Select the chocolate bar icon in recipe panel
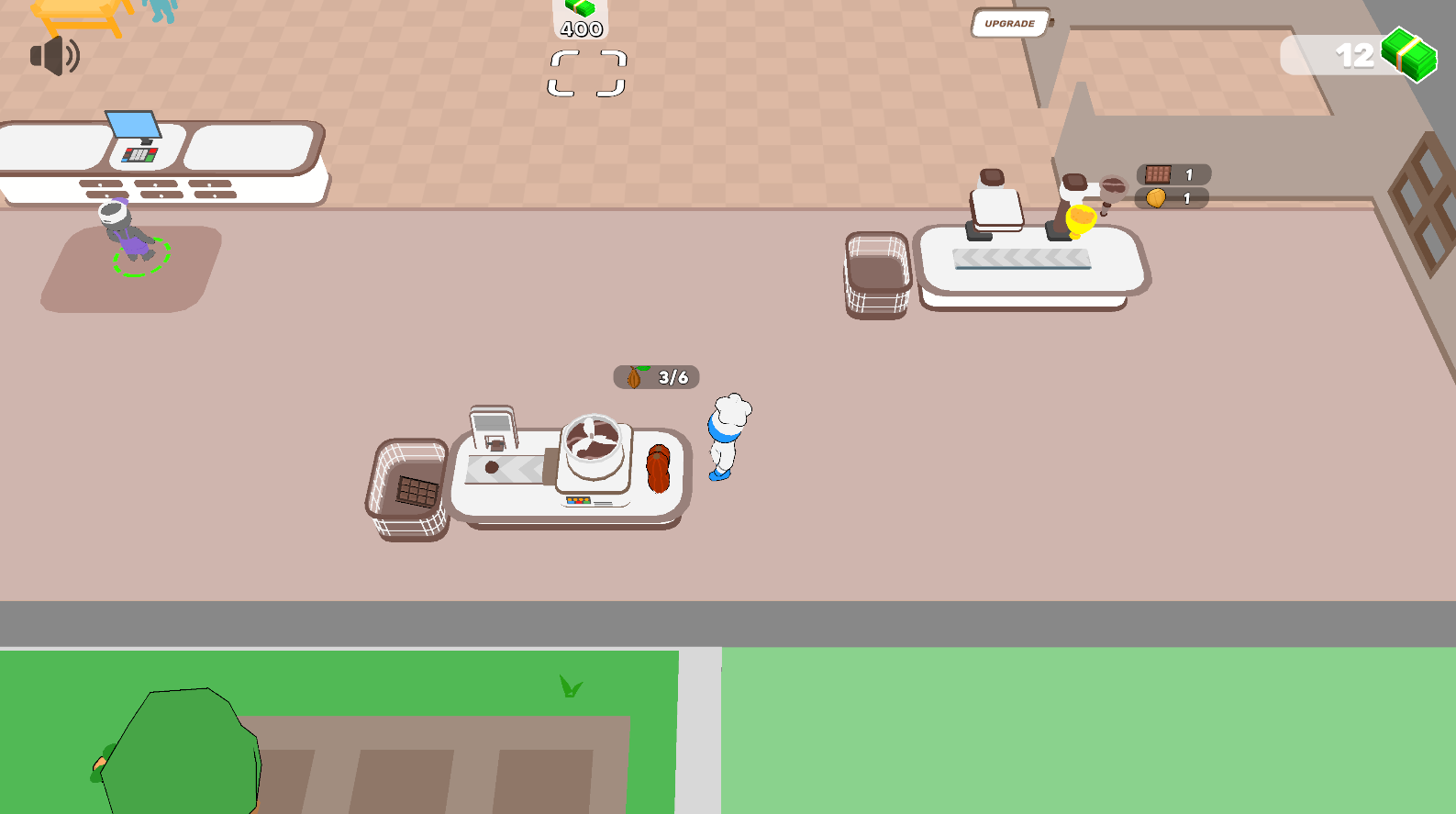 (x=1159, y=173)
